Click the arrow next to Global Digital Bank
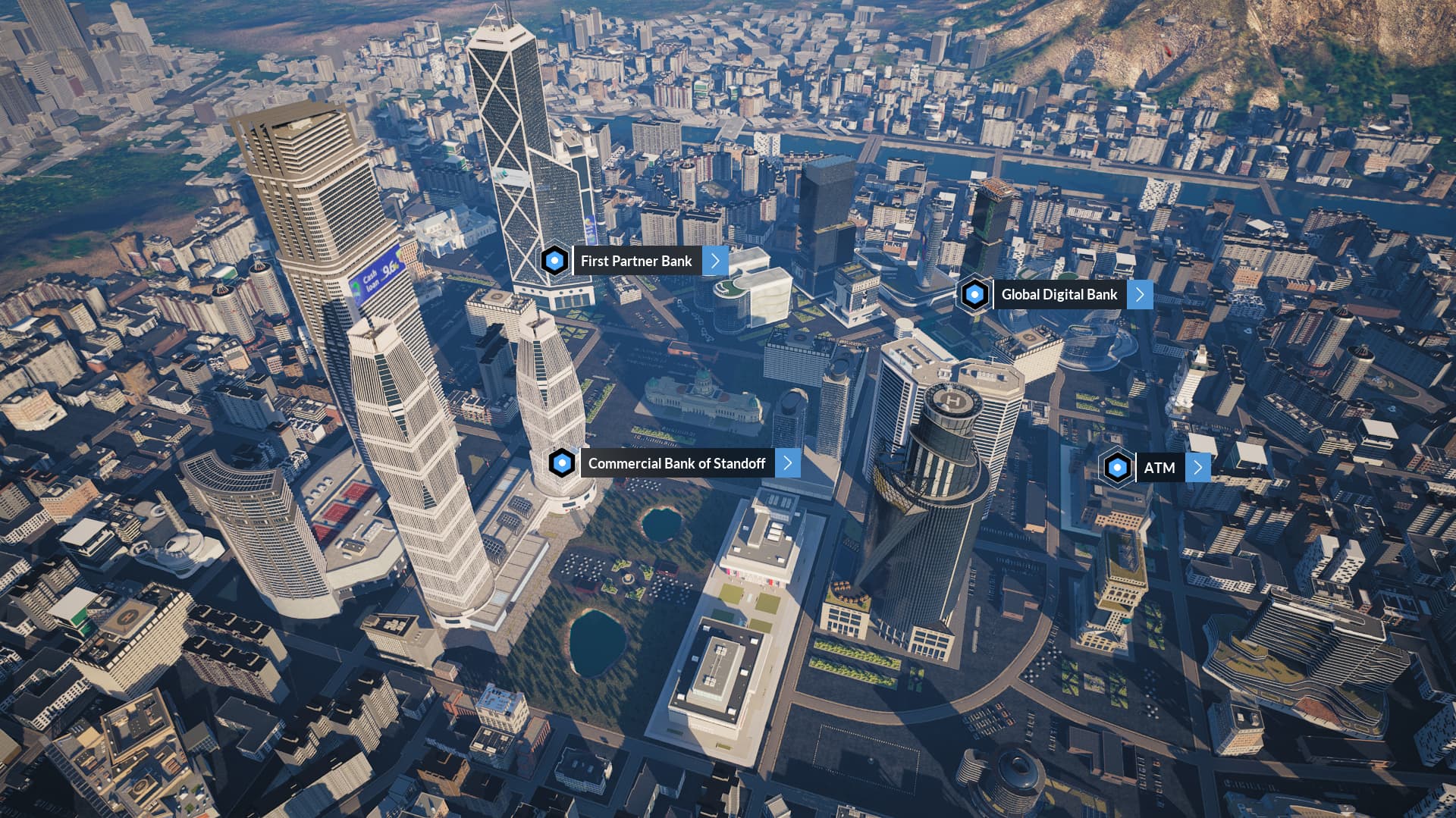1456x818 pixels. click(1140, 294)
